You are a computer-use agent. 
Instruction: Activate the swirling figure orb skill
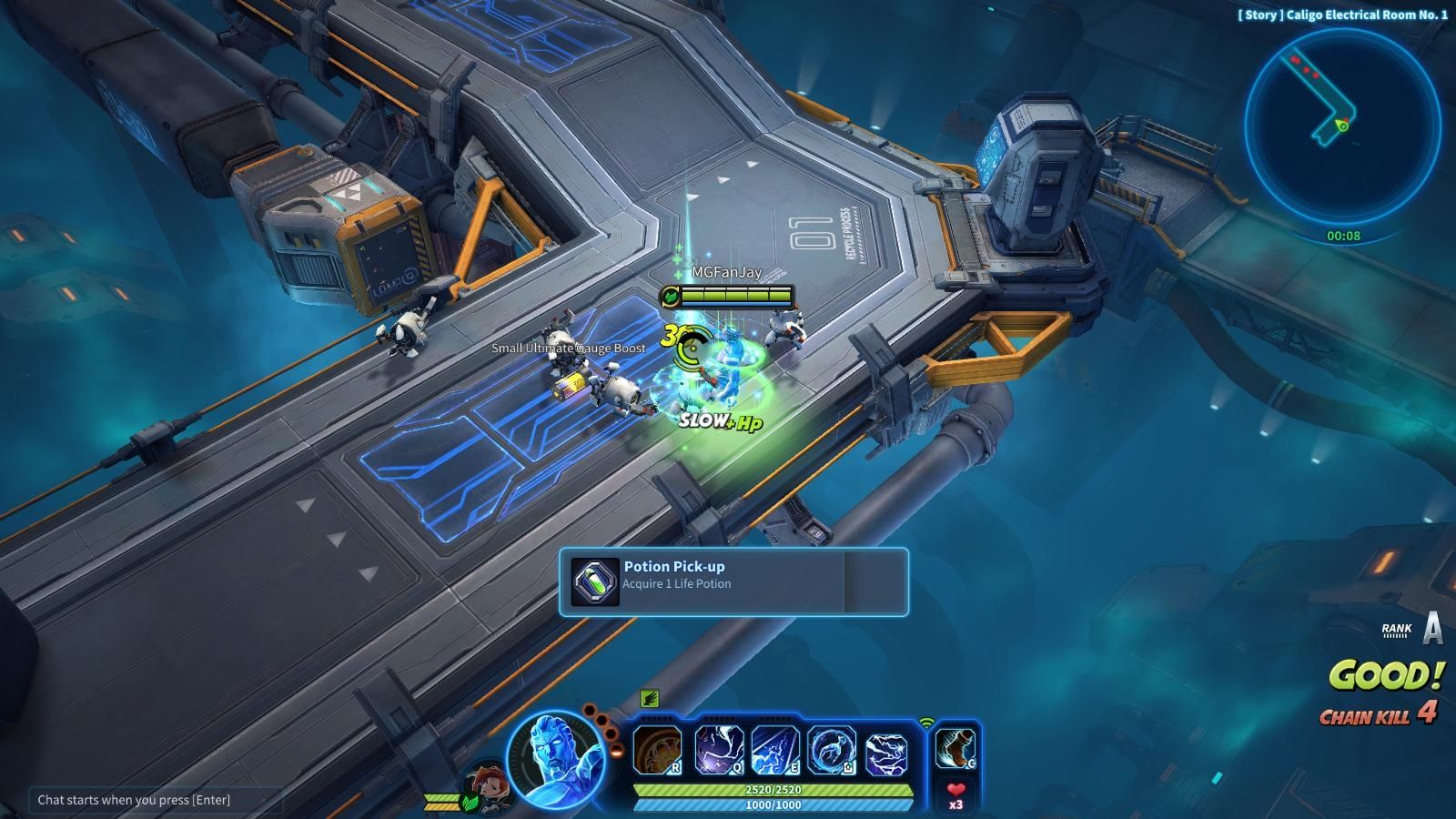(x=831, y=751)
